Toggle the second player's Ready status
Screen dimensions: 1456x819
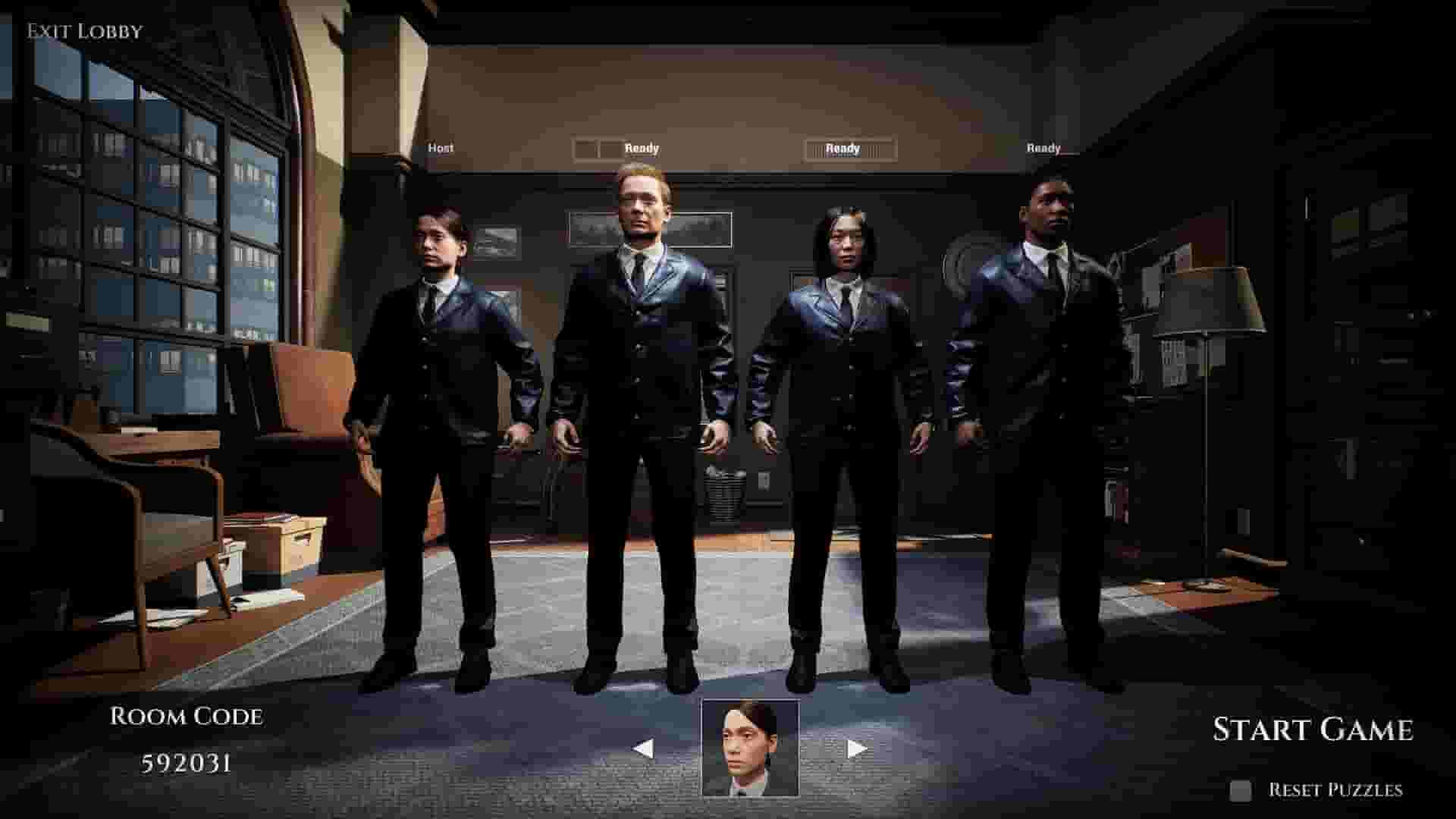click(x=641, y=148)
